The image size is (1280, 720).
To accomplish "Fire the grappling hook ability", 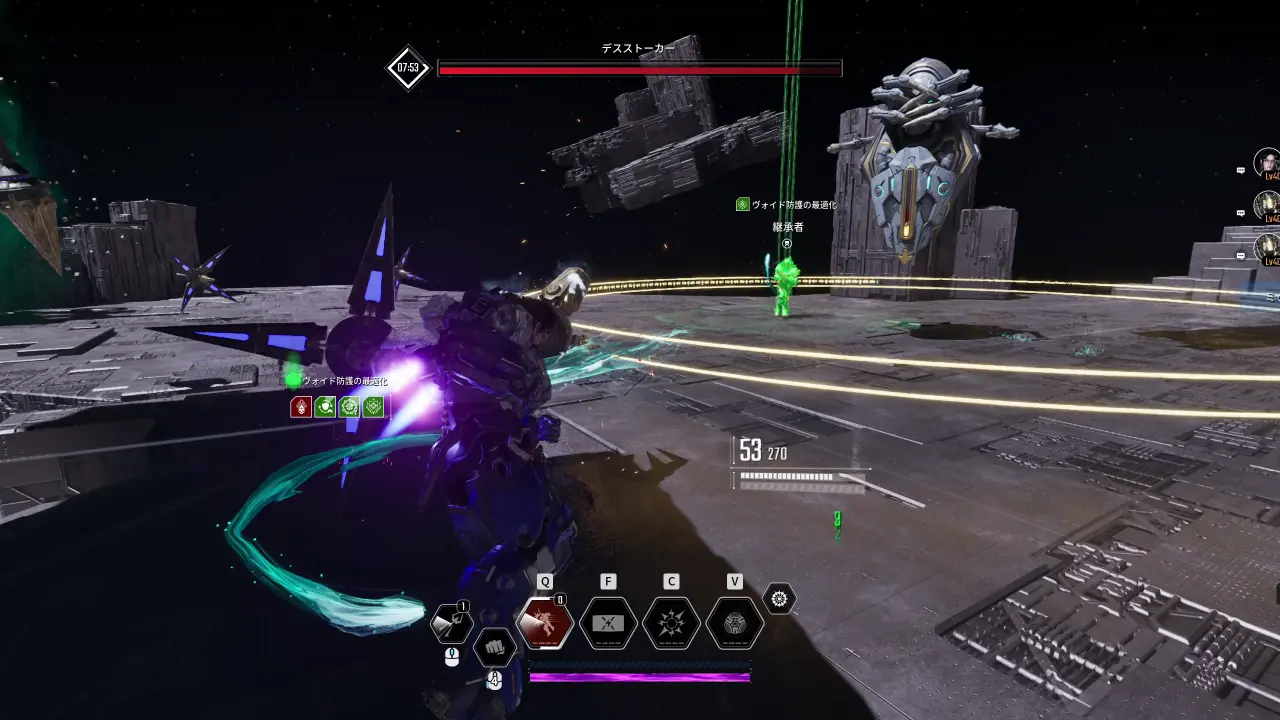I will click(x=451, y=623).
